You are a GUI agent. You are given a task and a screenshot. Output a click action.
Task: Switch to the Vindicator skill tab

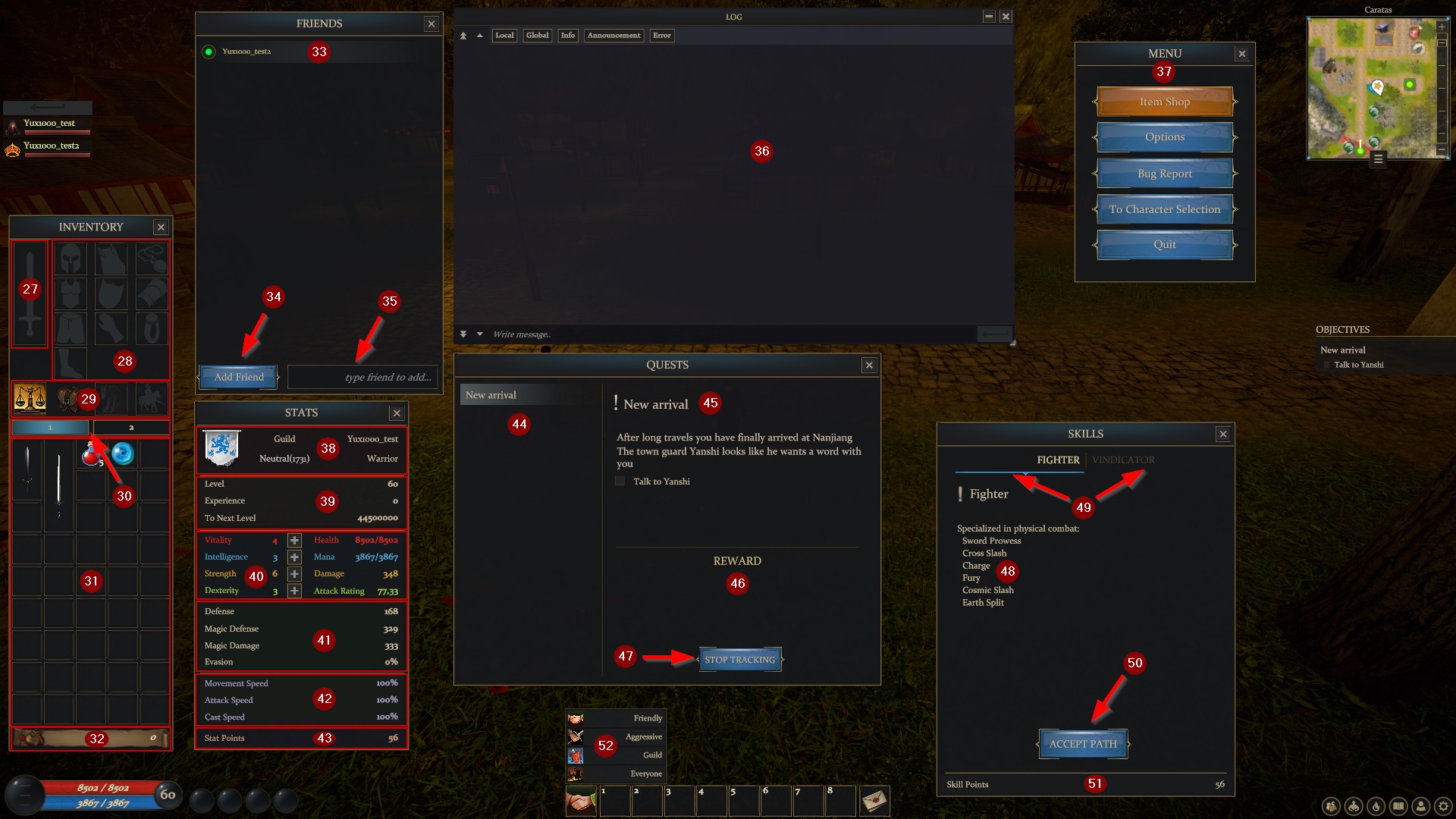[1123, 460]
